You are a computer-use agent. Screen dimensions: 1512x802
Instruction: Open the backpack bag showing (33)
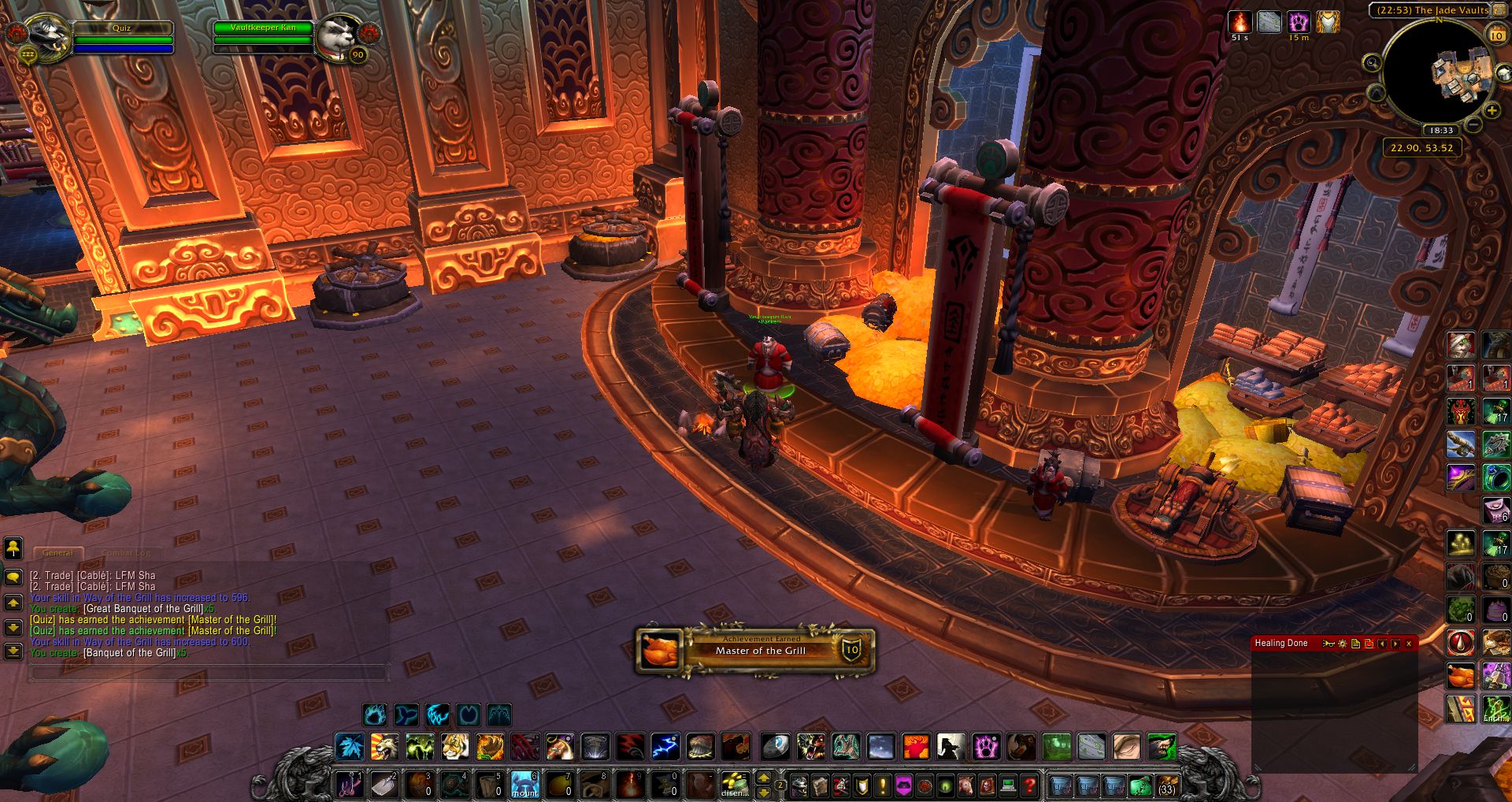coord(1166,785)
